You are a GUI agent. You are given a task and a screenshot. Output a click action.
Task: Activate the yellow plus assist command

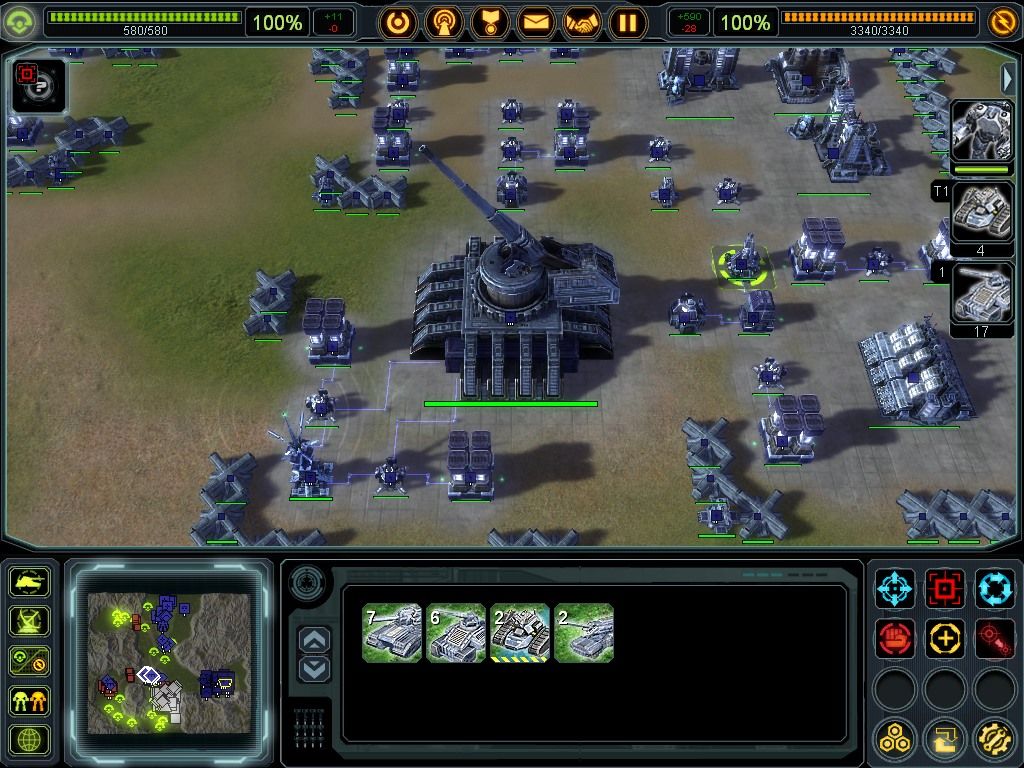pos(944,638)
